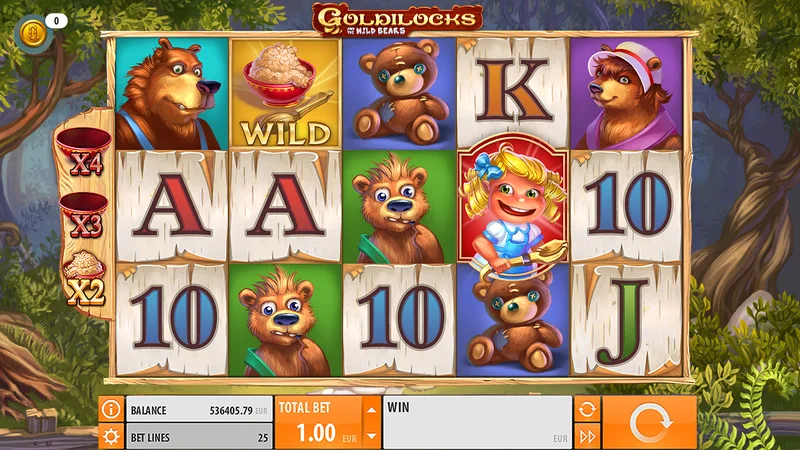Click the gold coin icon
Viewport: 800px width, 450px height.
pyautogui.click(x=31, y=34)
